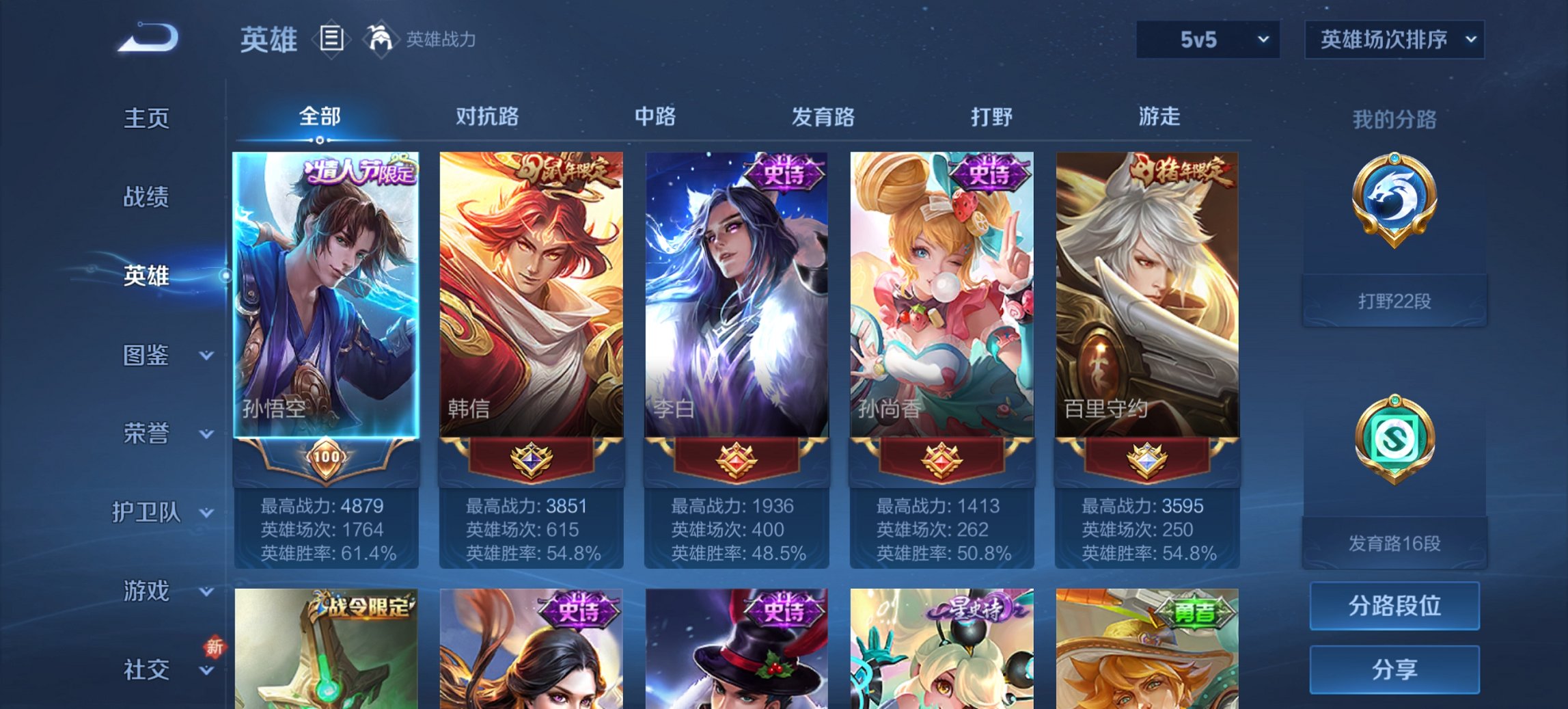1568x709 pixels.
Task: Open the 英雄场次排序 sorting dropdown
Action: [1394, 41]
